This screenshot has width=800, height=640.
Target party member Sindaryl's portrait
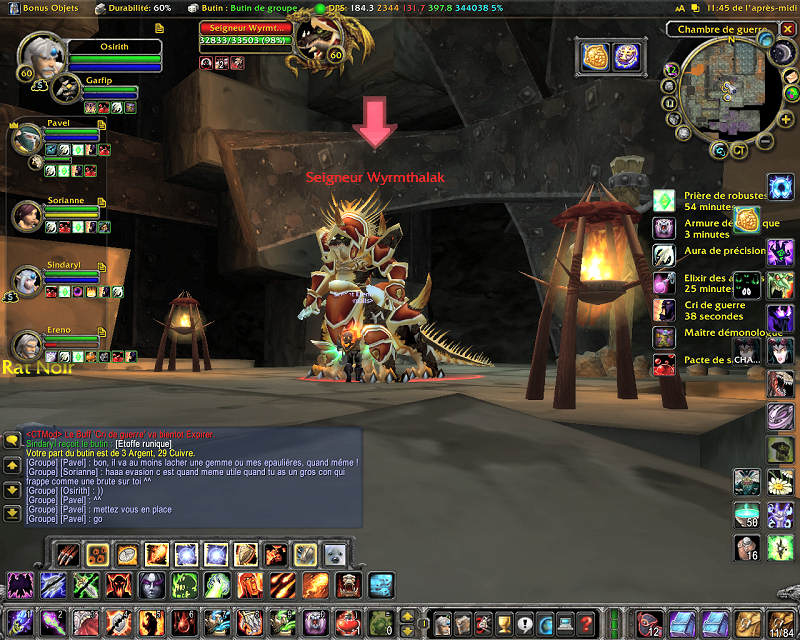27,280
